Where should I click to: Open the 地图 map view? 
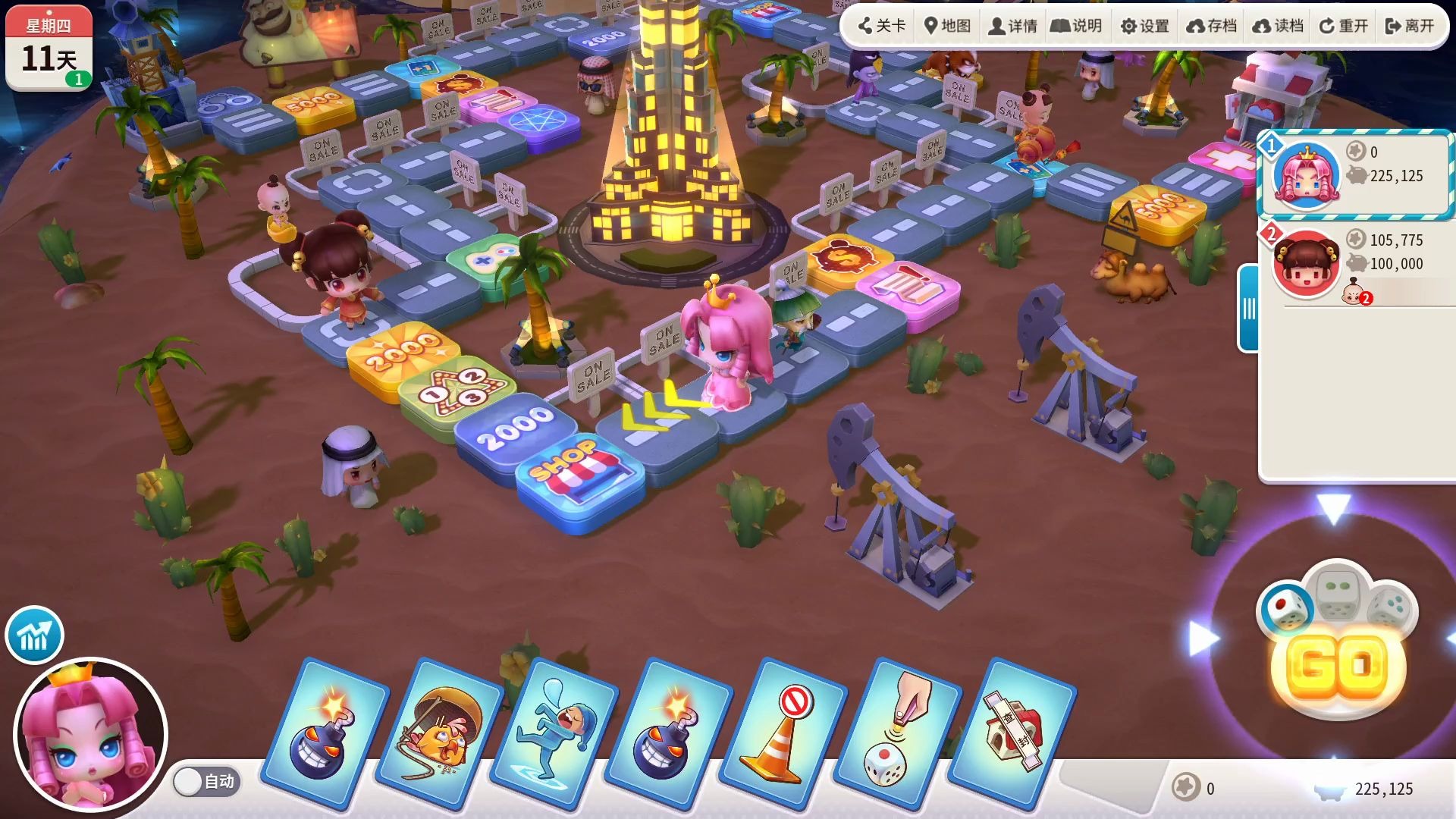point(948,26)
